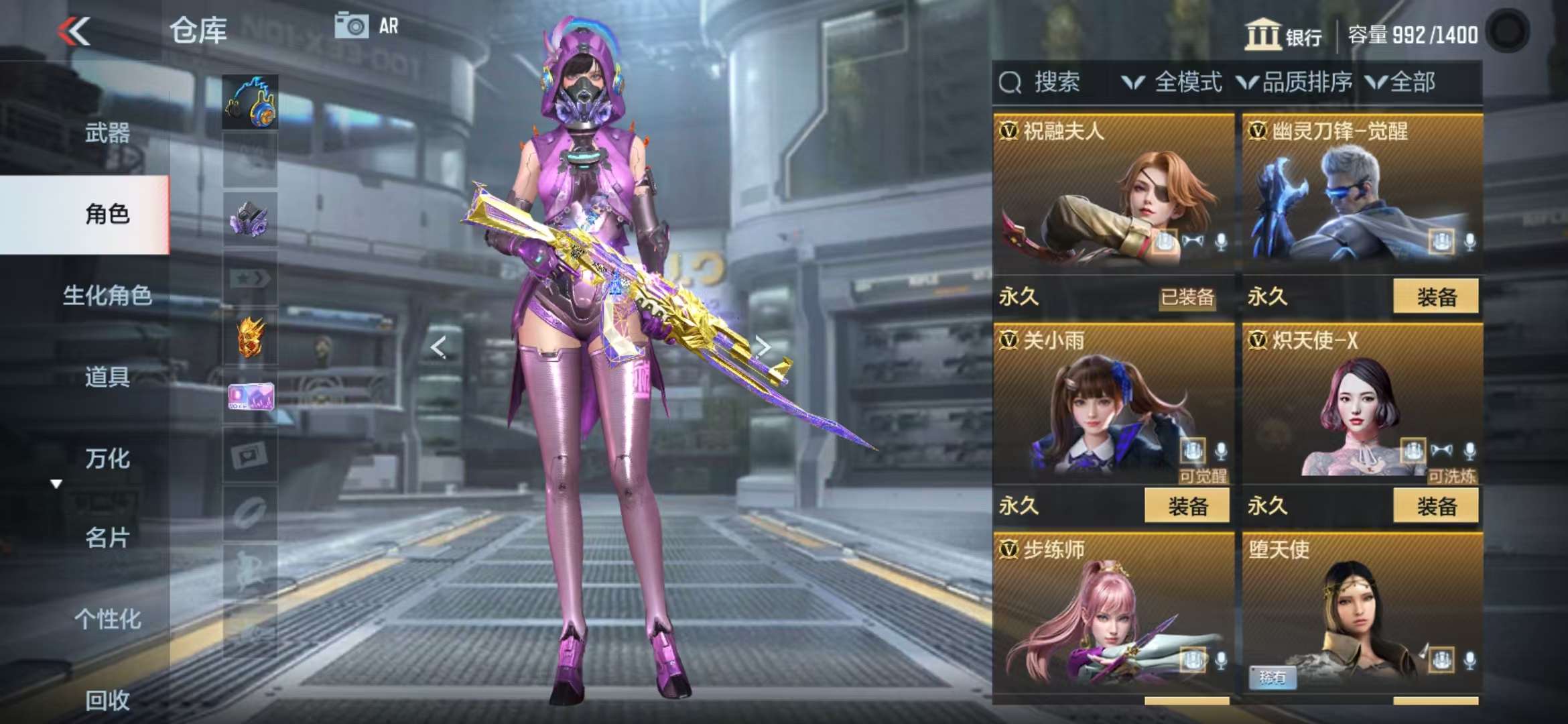Screen dimensions: 1568x724
Task: Open the 回收 recycle tab
Action: pyautogui.click(x=107, y=701)
